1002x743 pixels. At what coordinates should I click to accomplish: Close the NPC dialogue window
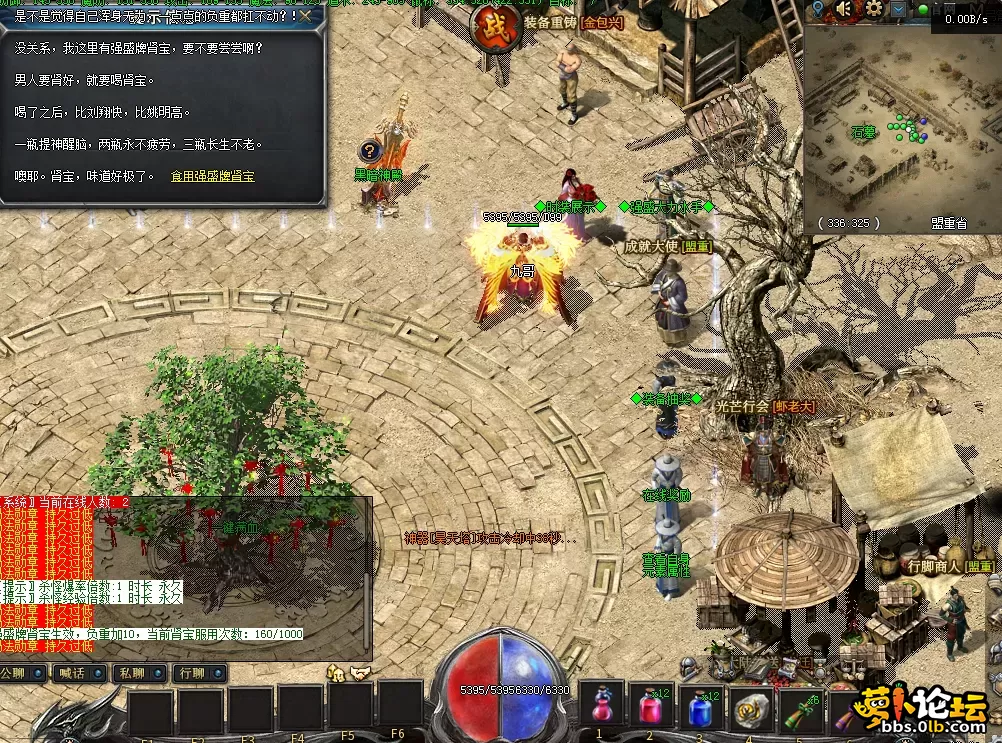pyautogui.click(x=305, y=16)
